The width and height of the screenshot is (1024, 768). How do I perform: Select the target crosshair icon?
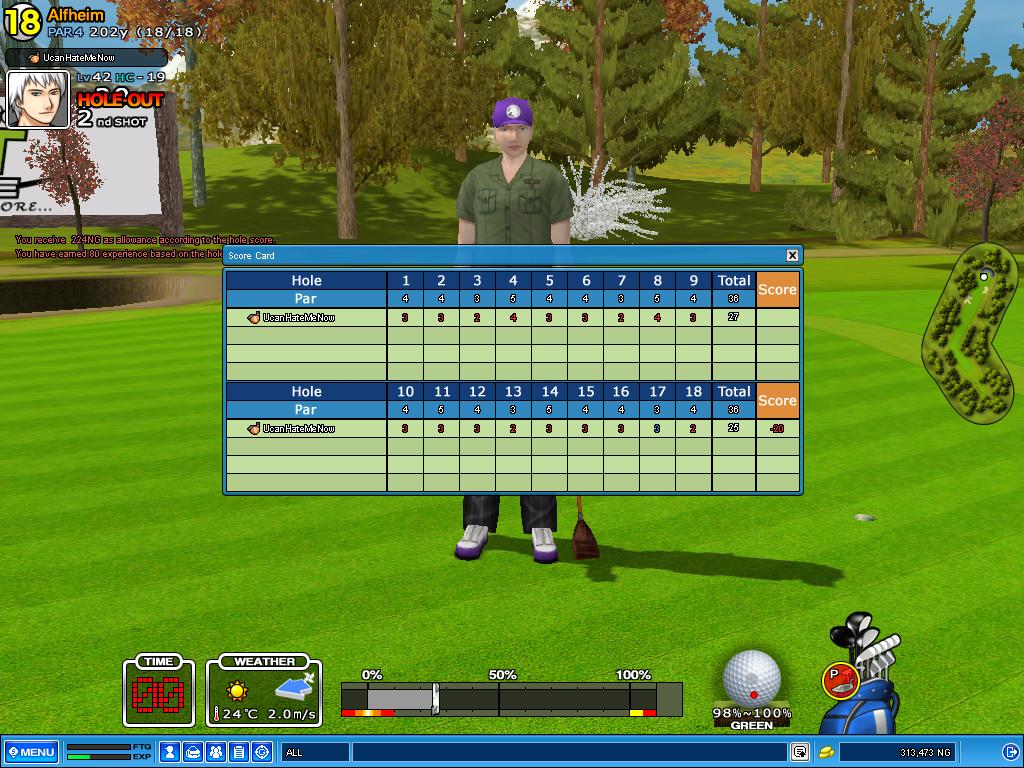(x=262, y=752)
